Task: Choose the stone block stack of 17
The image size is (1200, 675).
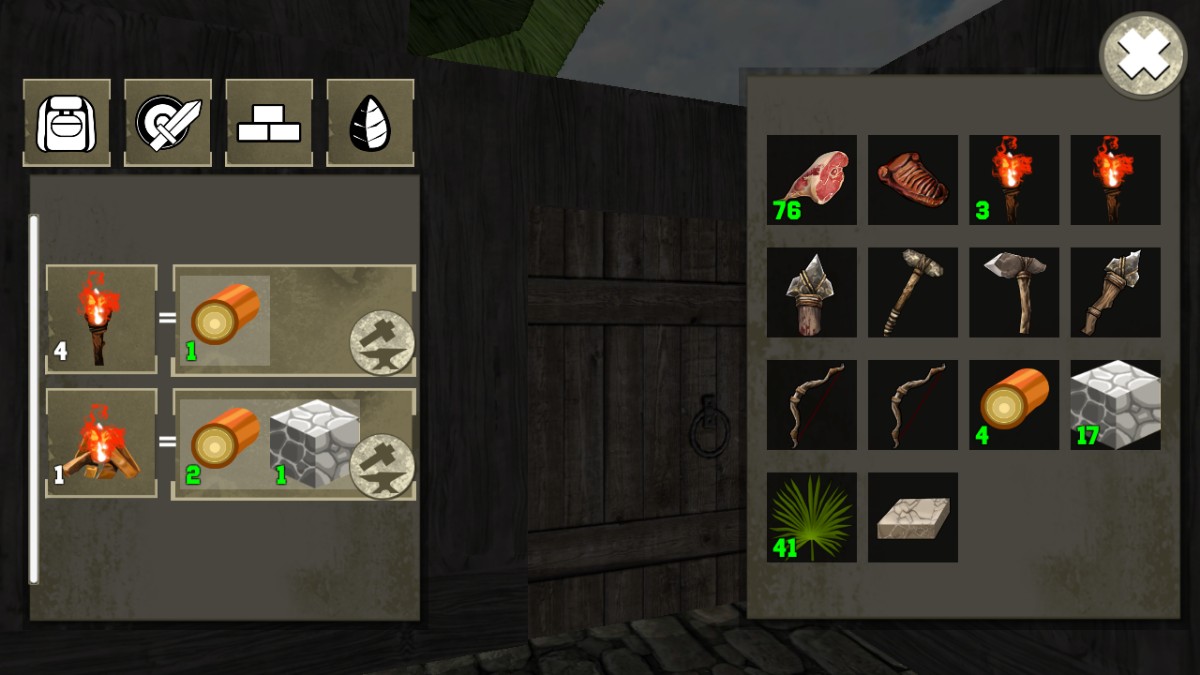Action: click(1116, 405)
